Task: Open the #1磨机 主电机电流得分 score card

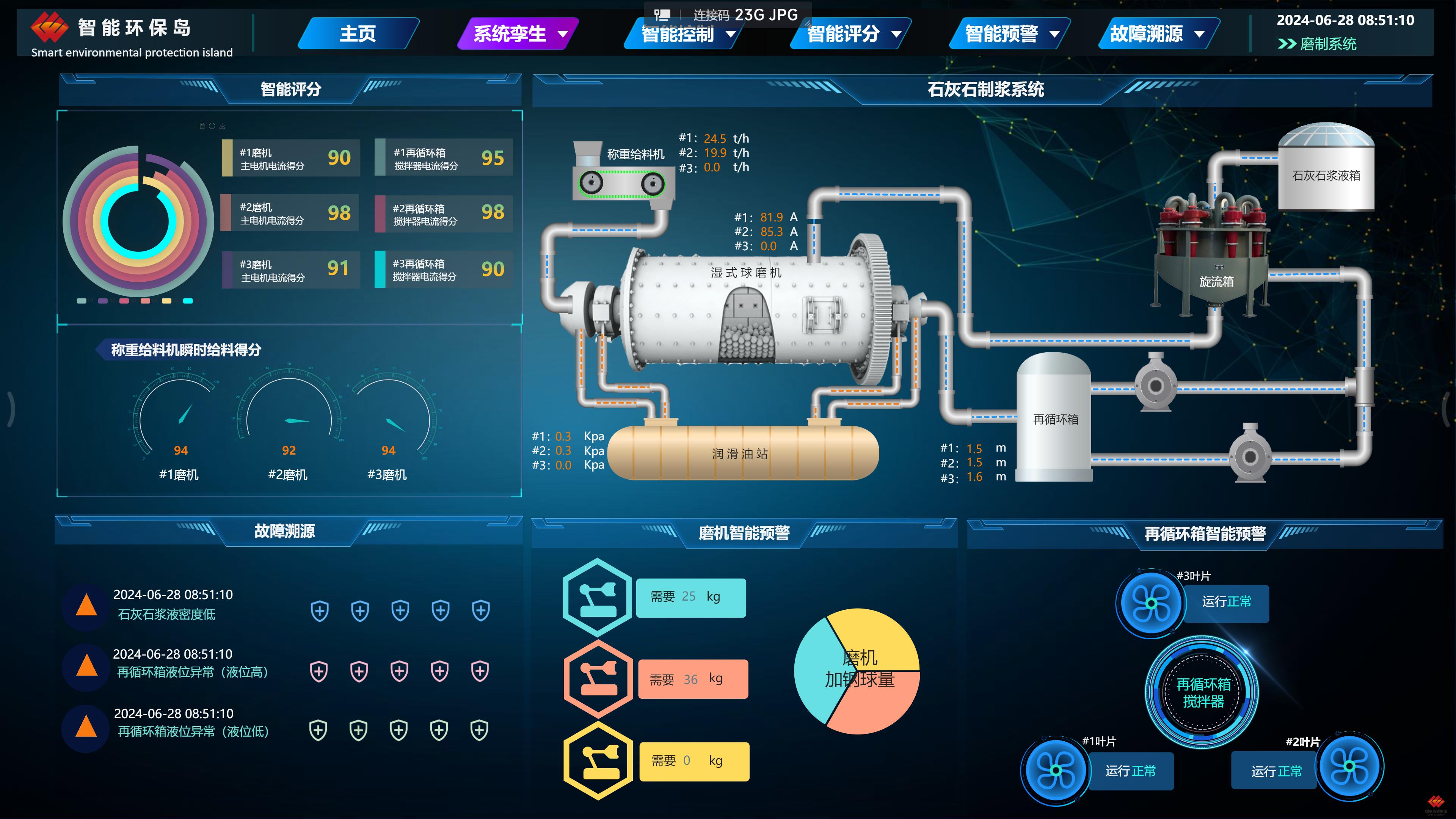Action: coord(291,158)
